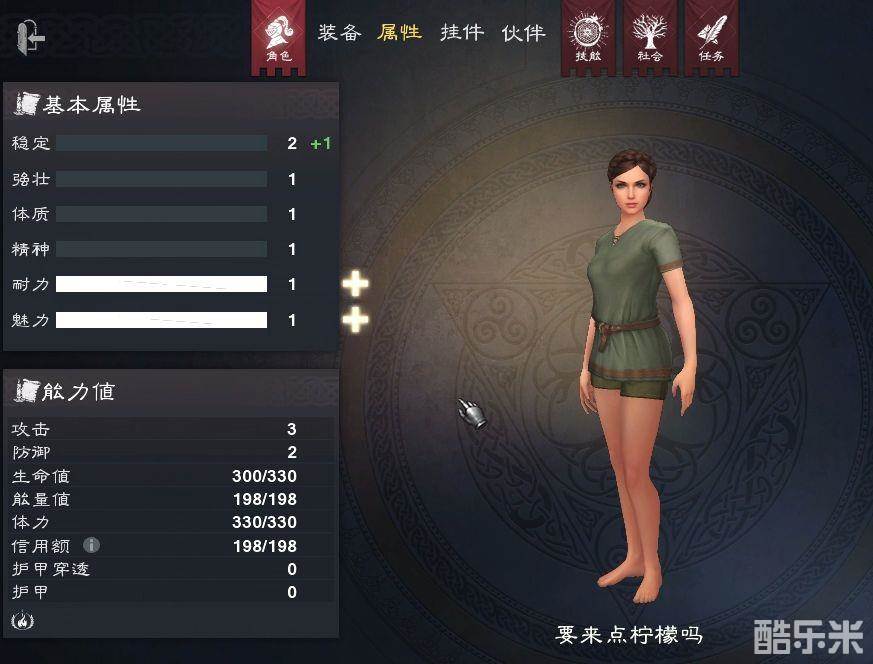Open the 社会 tree banner

pyautogui.click(x=649, y=37)
